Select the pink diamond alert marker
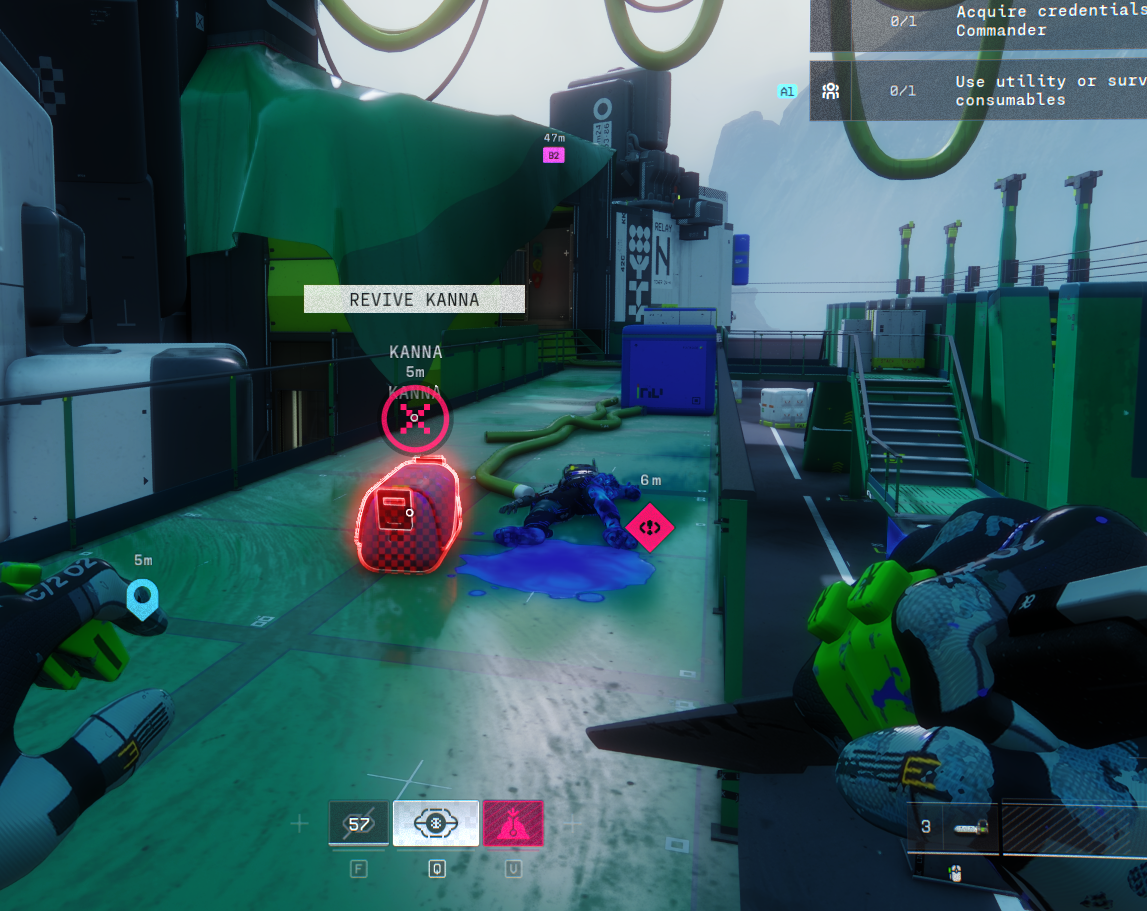This screenshot has width=1147, height=911. point(650,524)
